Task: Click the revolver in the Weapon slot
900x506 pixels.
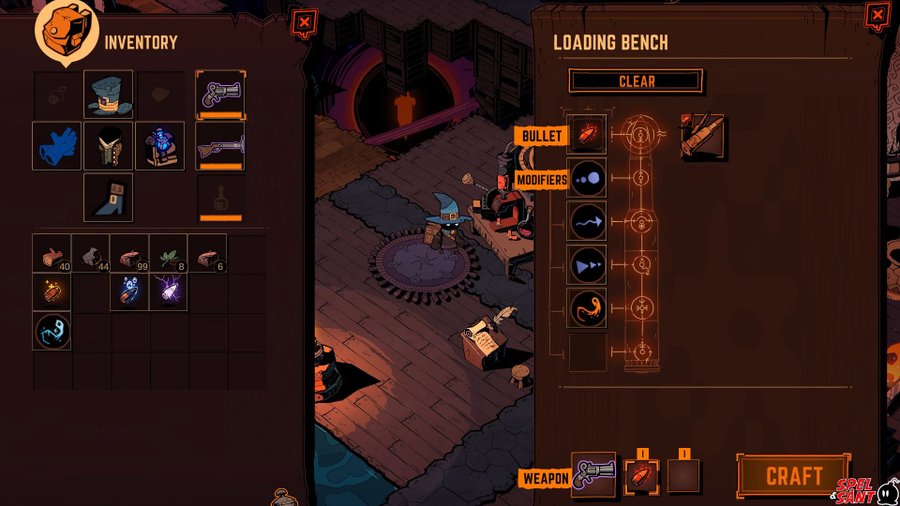Action: (x=593, y=475)
